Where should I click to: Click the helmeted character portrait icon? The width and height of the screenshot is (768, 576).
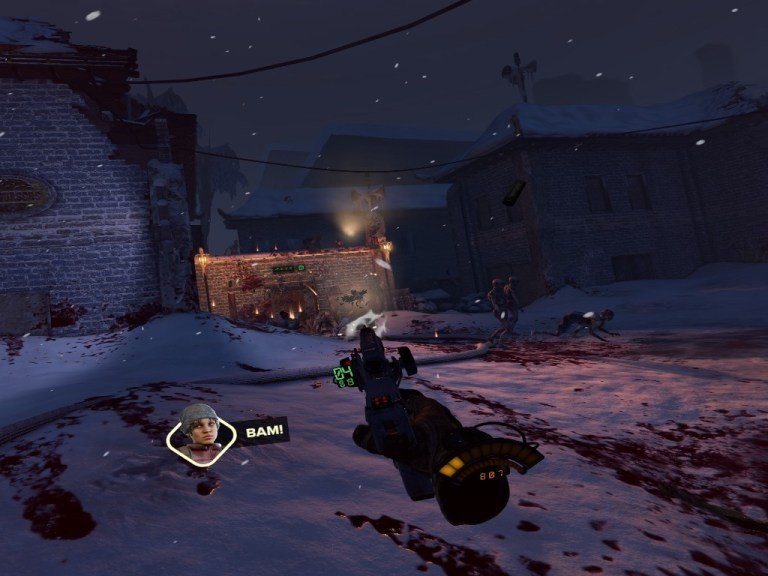coord(200,431)
